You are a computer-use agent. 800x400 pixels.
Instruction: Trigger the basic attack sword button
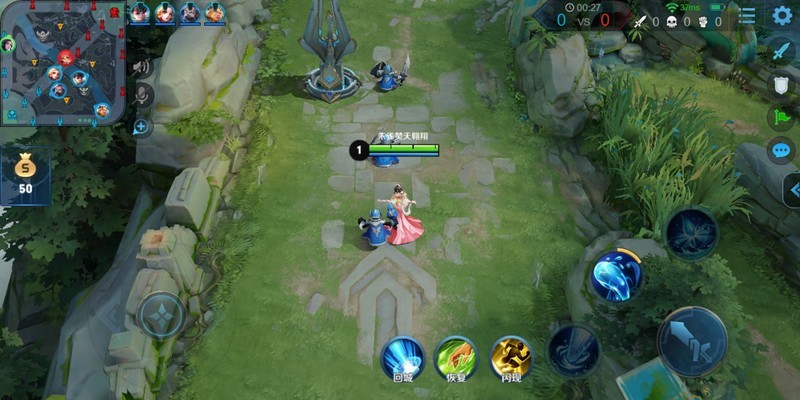[x=692, y=340]
